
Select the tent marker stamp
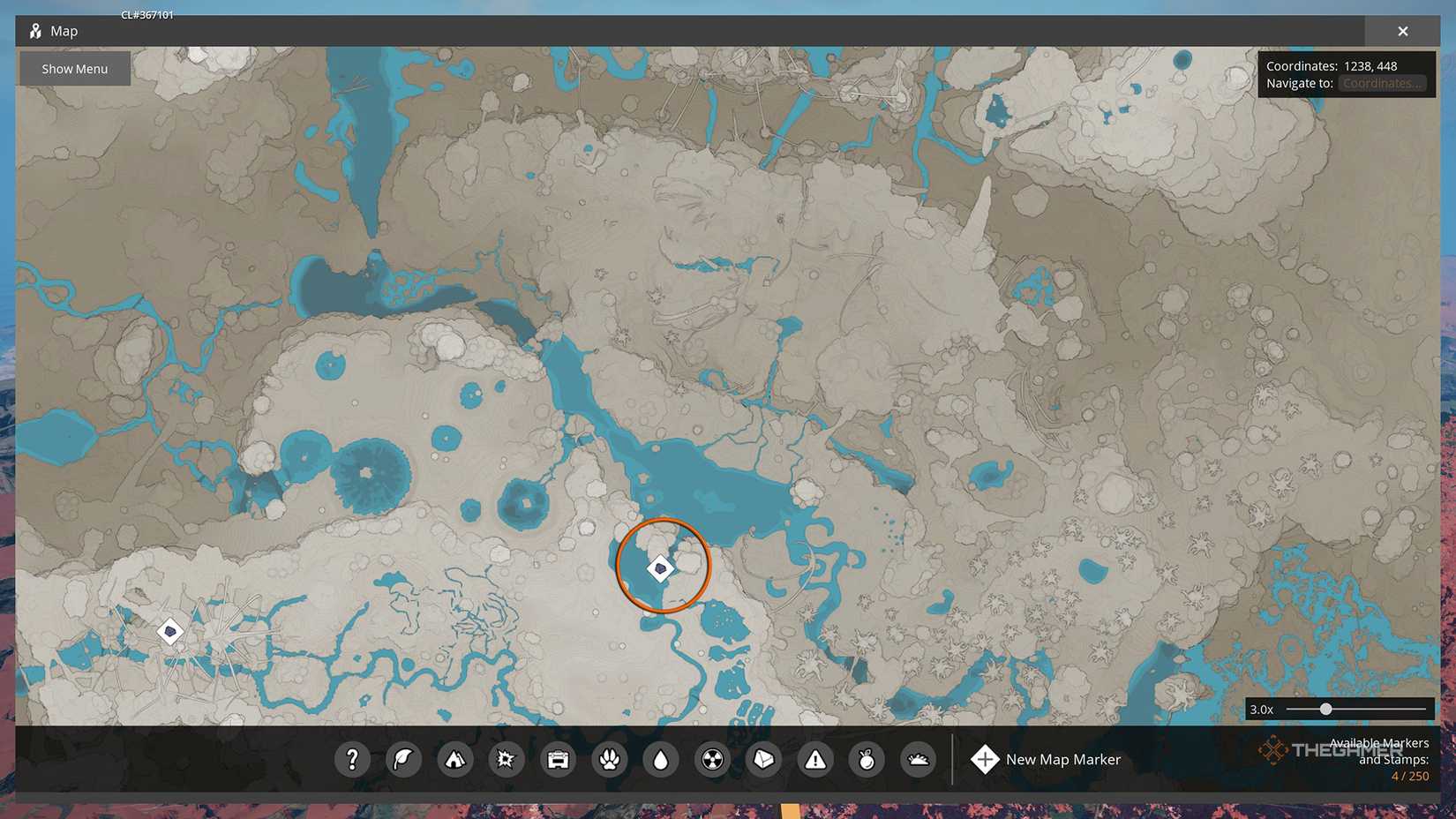[455, 759]
